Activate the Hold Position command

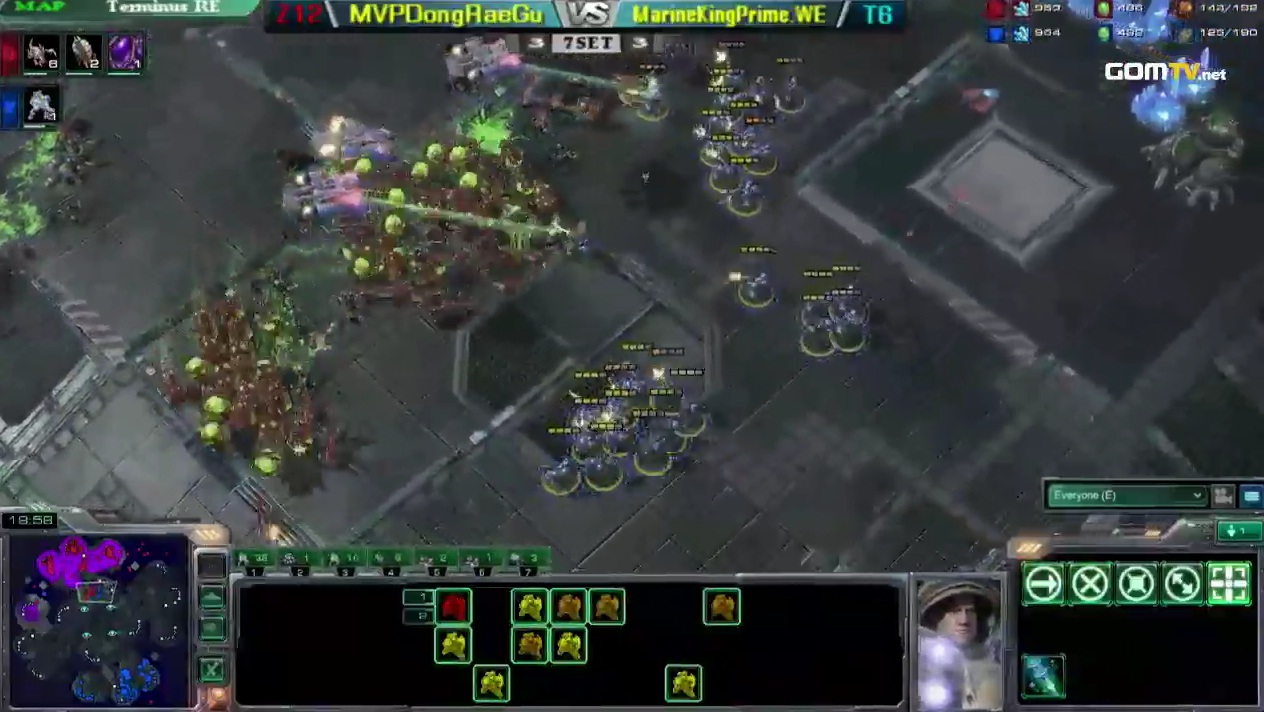[1136, 584]
